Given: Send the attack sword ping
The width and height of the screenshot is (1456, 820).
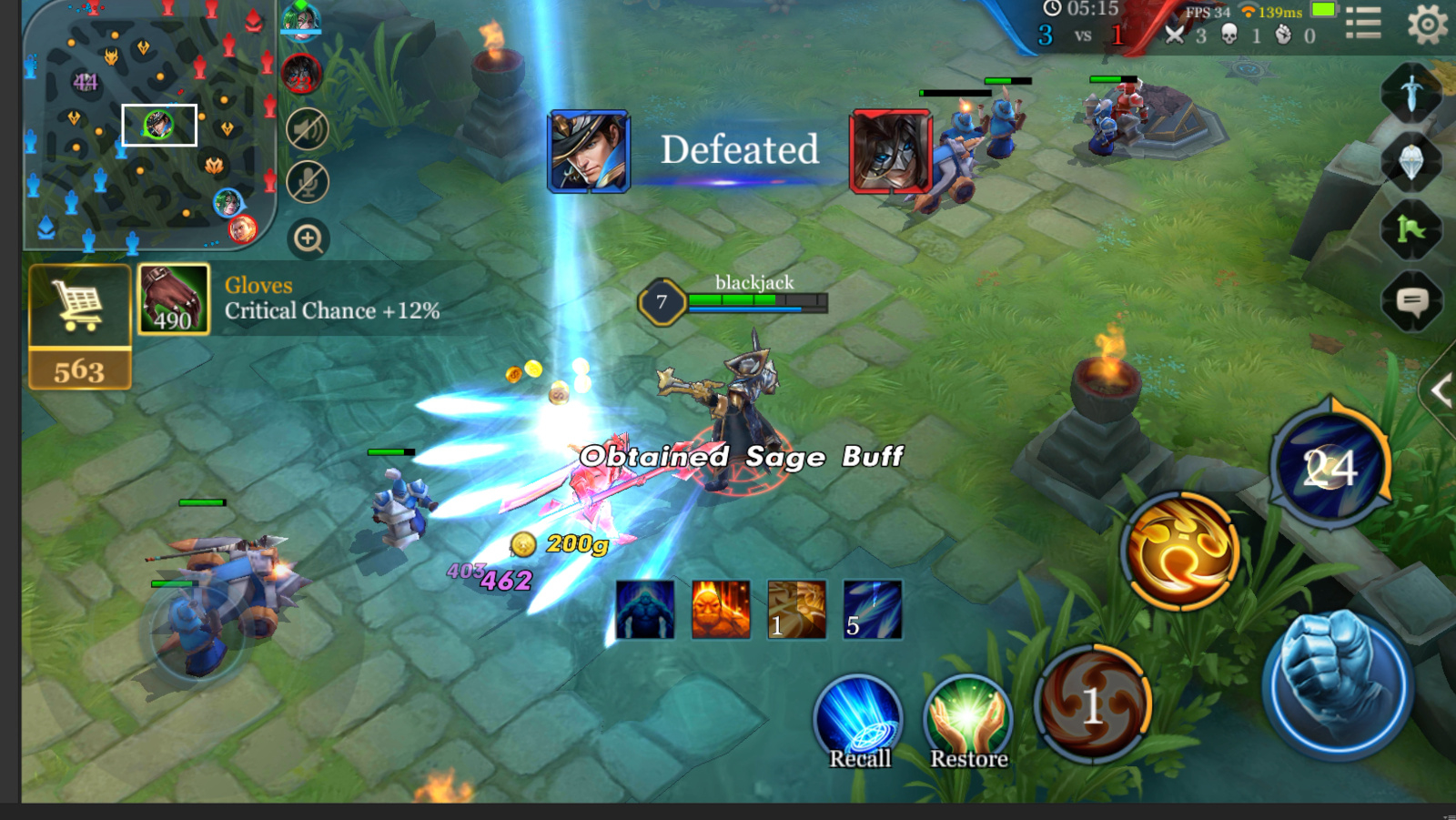Looking at the screenshot, I should click(1411, 92).
